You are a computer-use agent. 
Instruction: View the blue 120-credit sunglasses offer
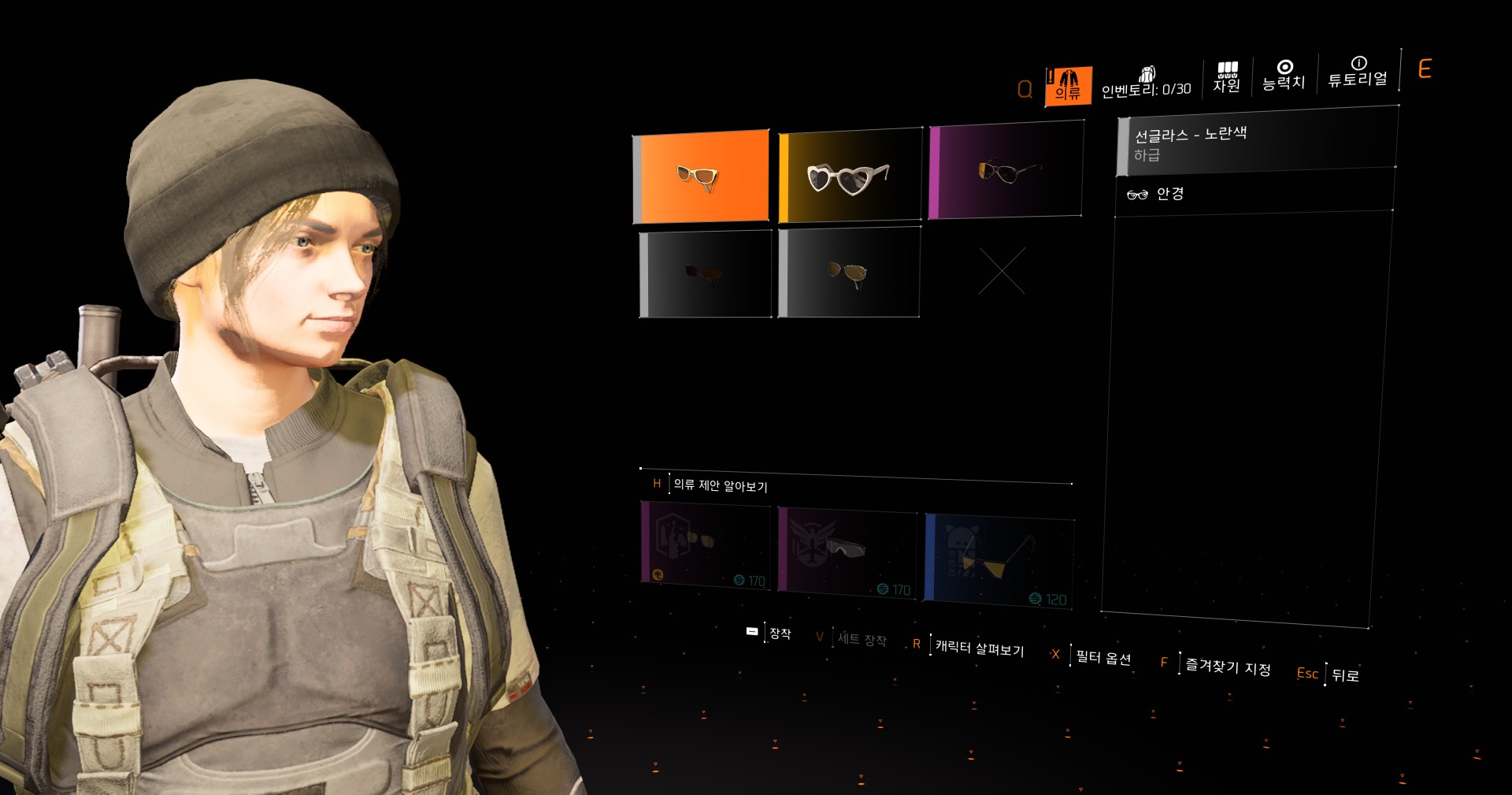click(x=999, y=559)
